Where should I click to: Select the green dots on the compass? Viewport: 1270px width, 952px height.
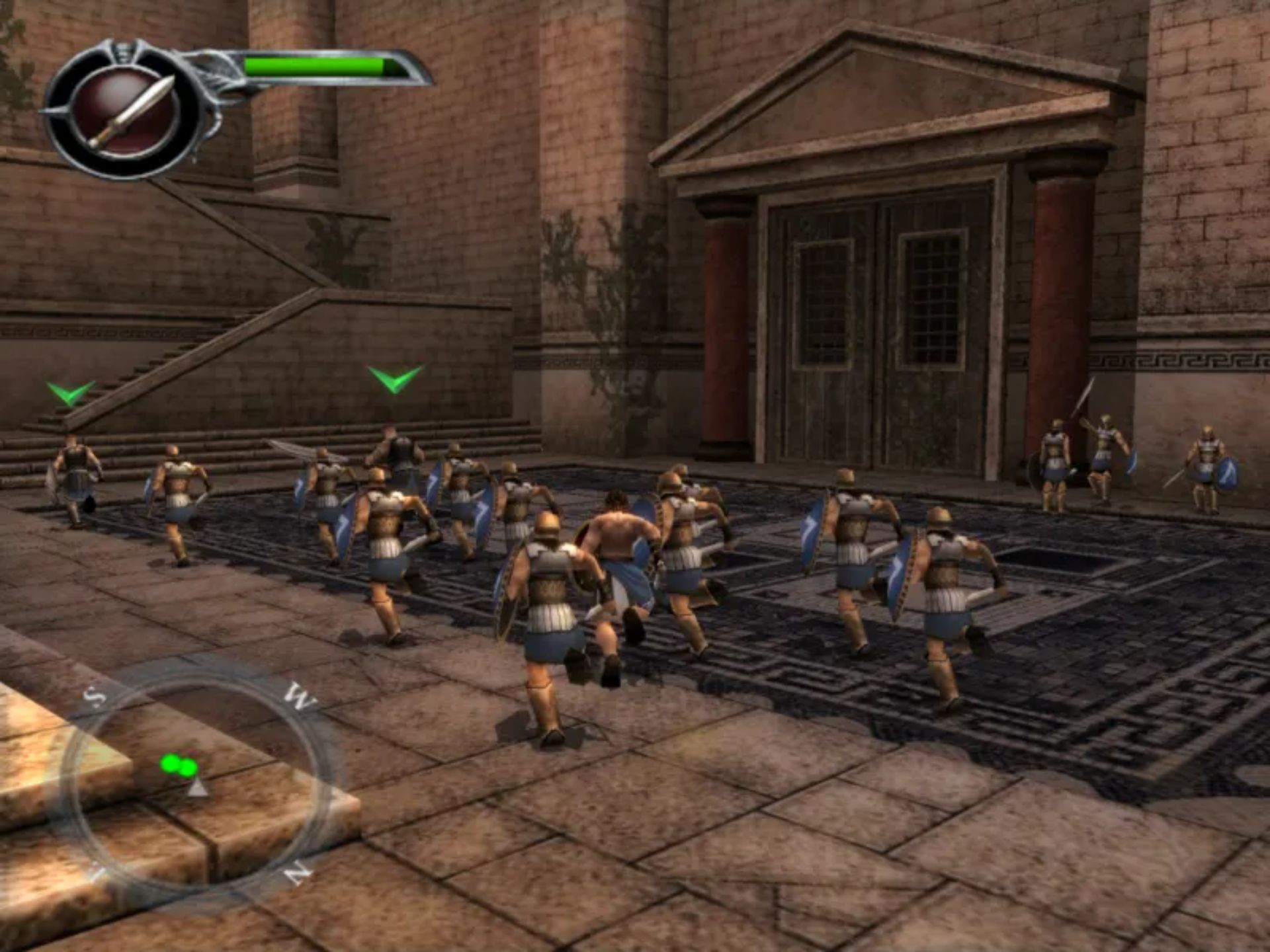tap(179, 766)
